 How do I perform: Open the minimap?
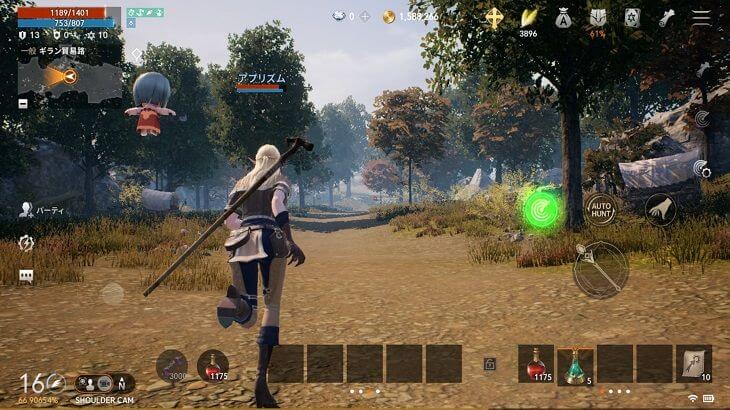click(69, 77)
